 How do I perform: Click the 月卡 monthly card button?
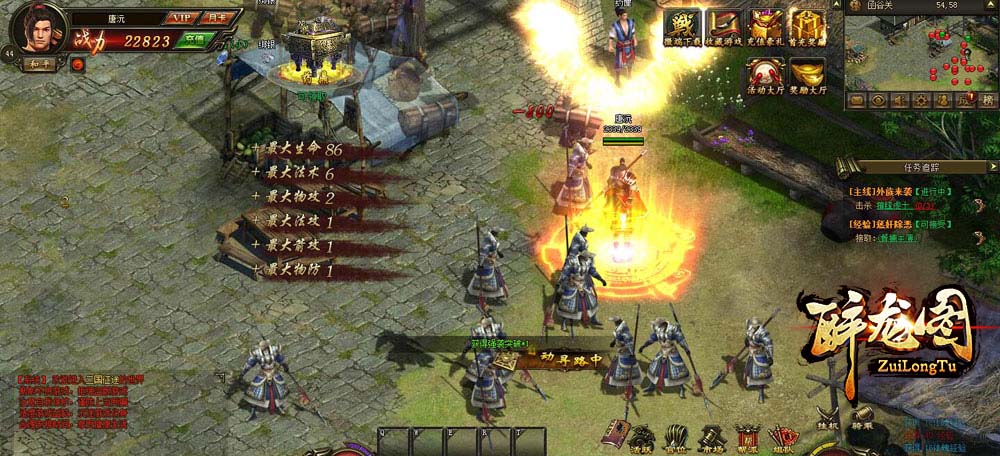pos(216,18)
